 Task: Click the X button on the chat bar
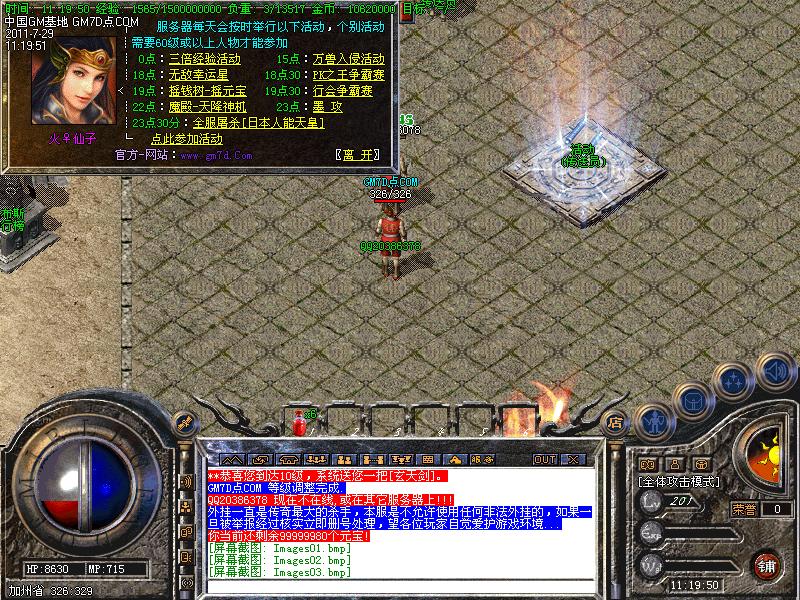point(572,459)
